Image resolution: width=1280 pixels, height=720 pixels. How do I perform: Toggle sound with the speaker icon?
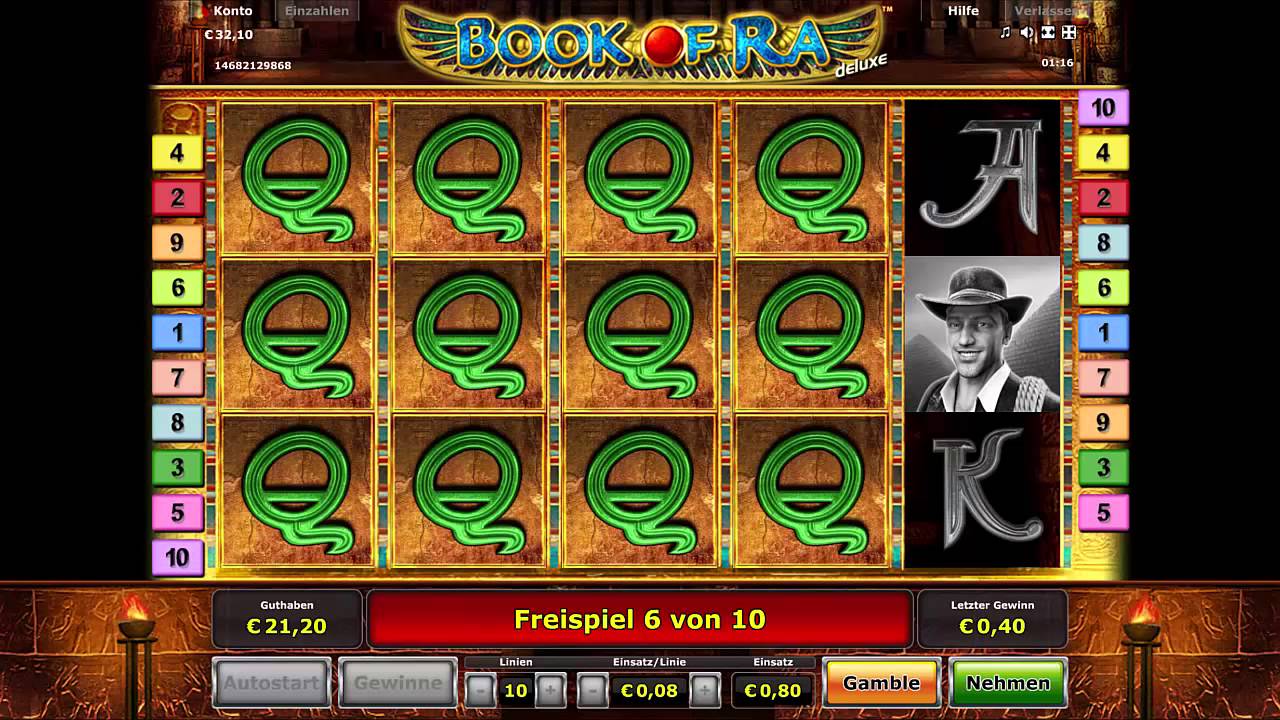tap(1027, 33)
